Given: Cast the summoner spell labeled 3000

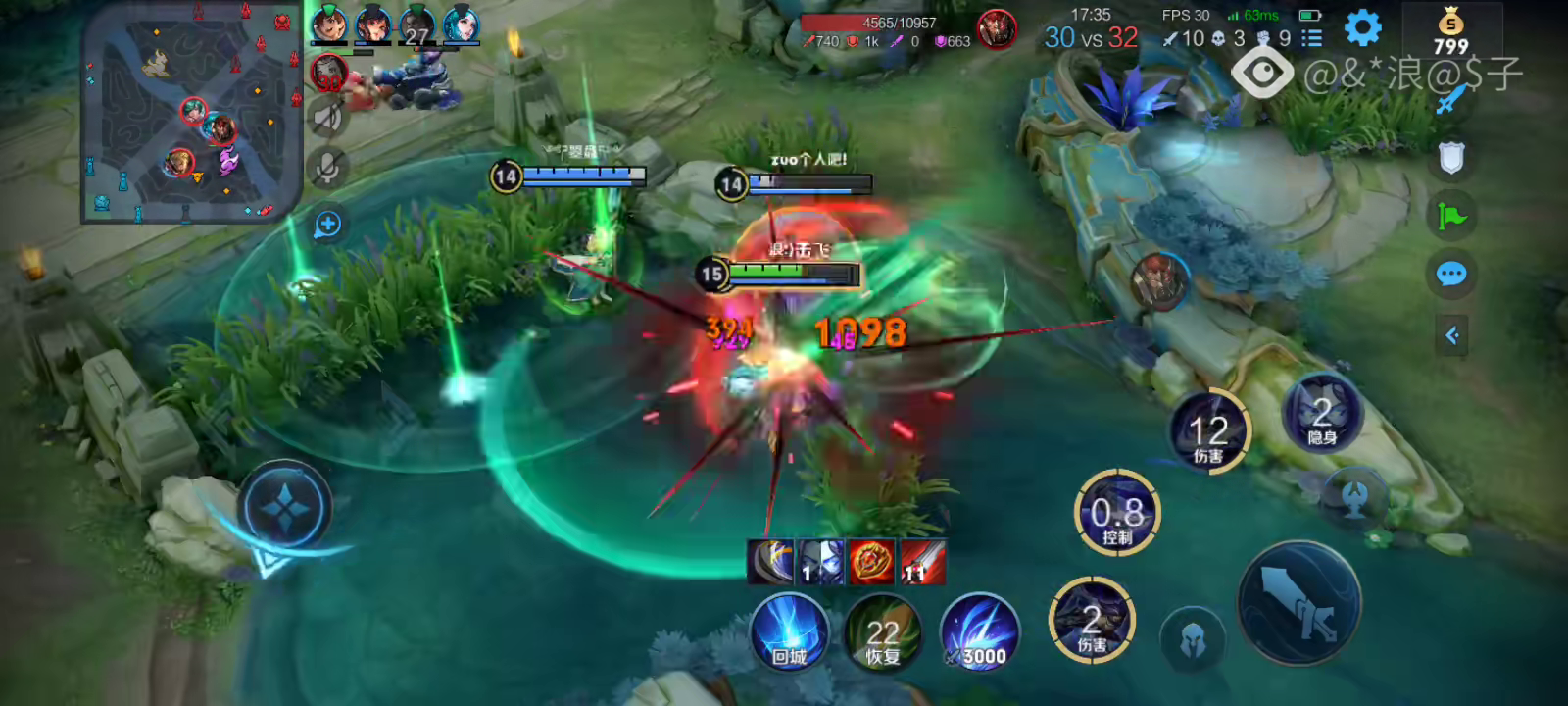Looking at the screenshot, I should [x=979, y=633].
